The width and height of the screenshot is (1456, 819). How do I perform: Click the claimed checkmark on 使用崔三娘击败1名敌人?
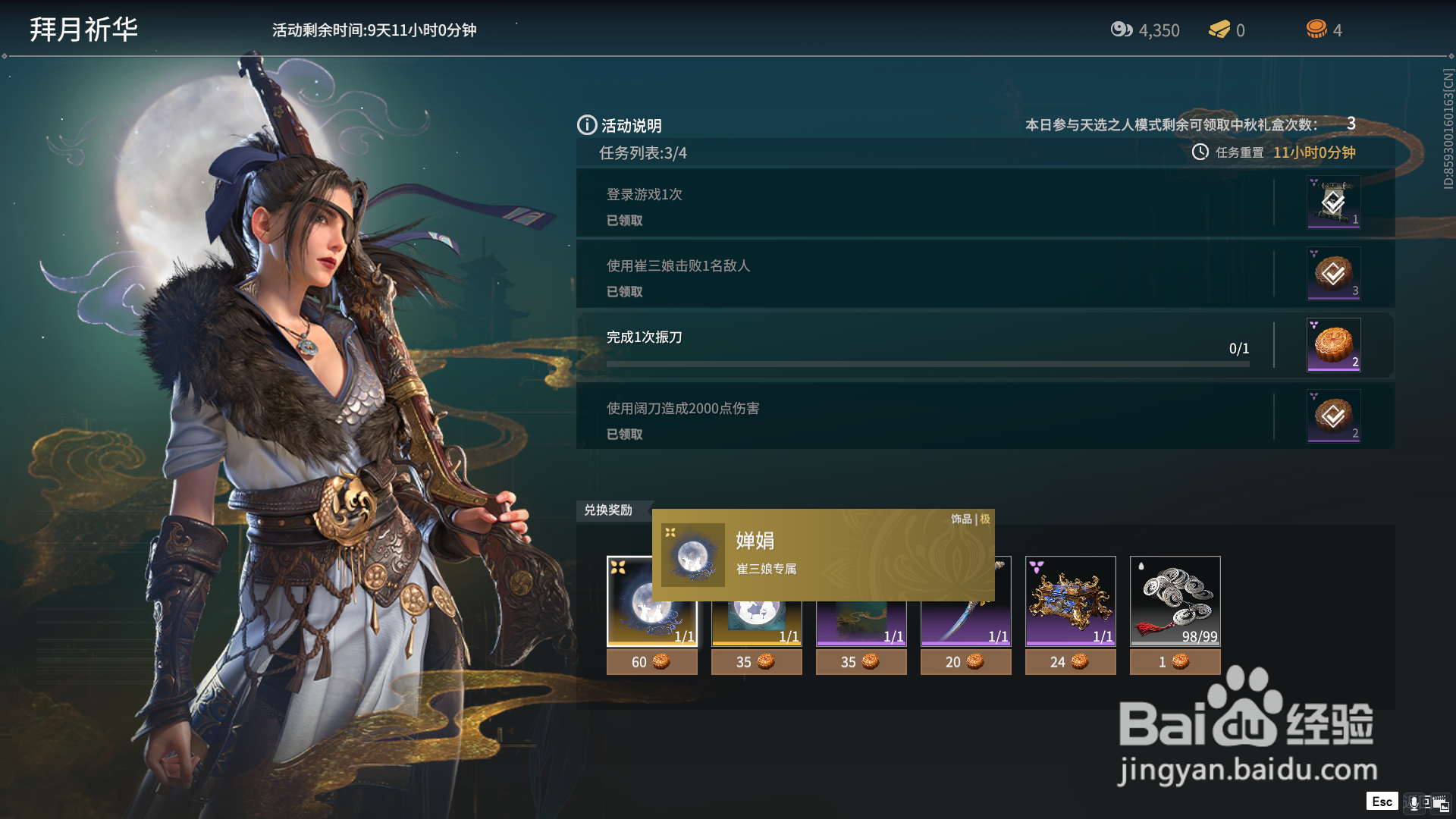click(1332, 274)
